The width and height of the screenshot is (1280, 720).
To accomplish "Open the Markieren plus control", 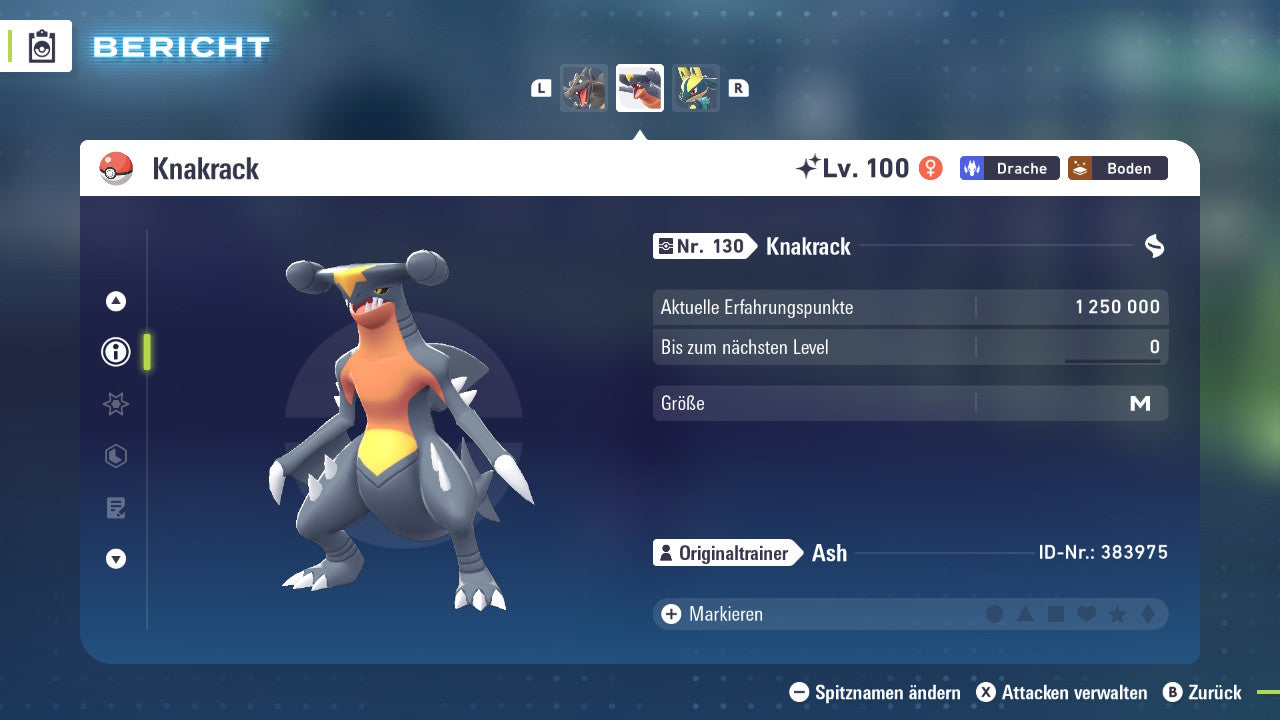I will pos(669,613).
